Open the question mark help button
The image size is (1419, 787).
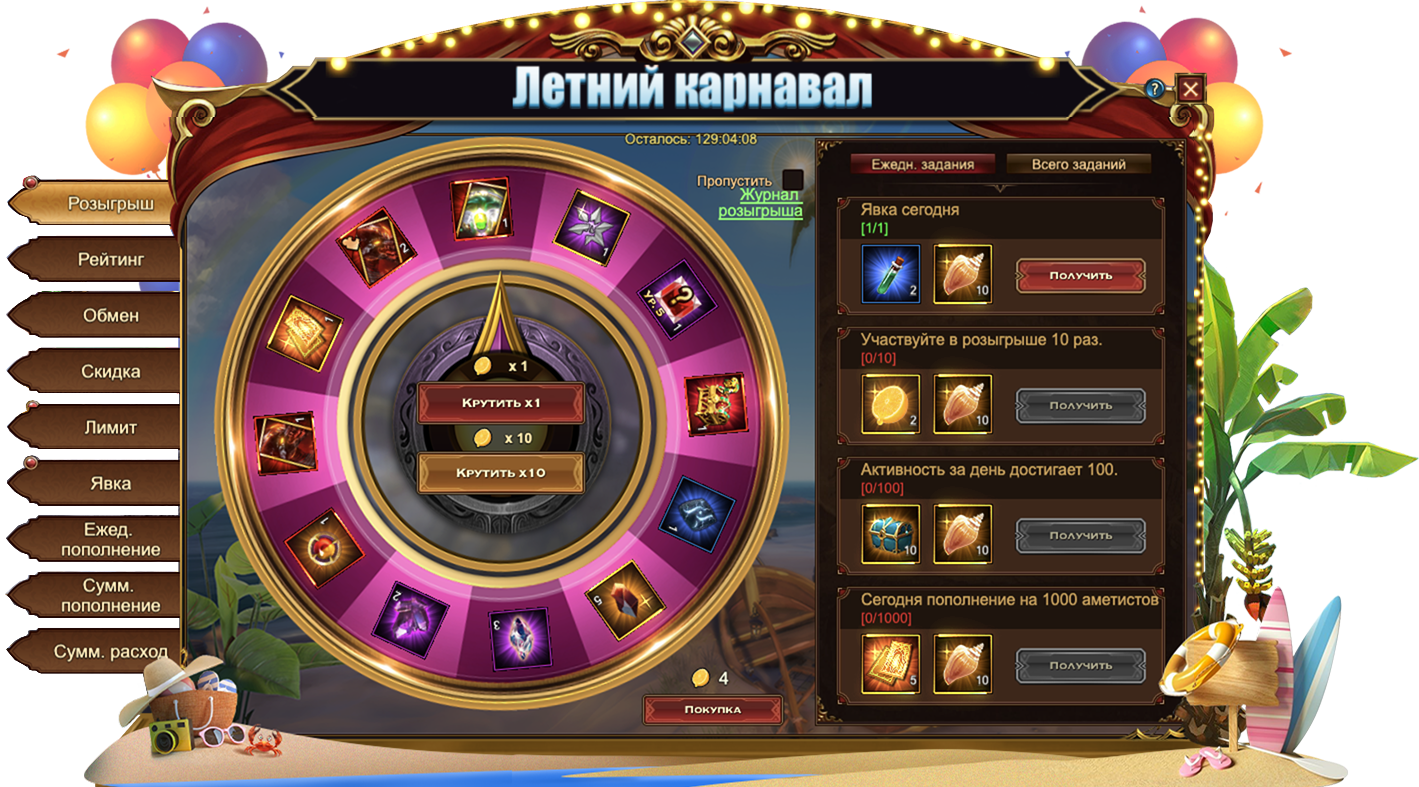pos(1155,89)
